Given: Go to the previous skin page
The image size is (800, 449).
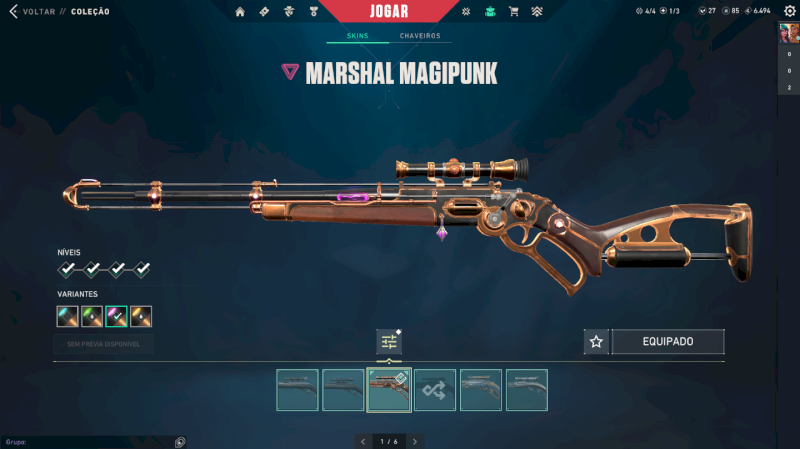Looking at the screenshot, I should [x=362, y=441].
